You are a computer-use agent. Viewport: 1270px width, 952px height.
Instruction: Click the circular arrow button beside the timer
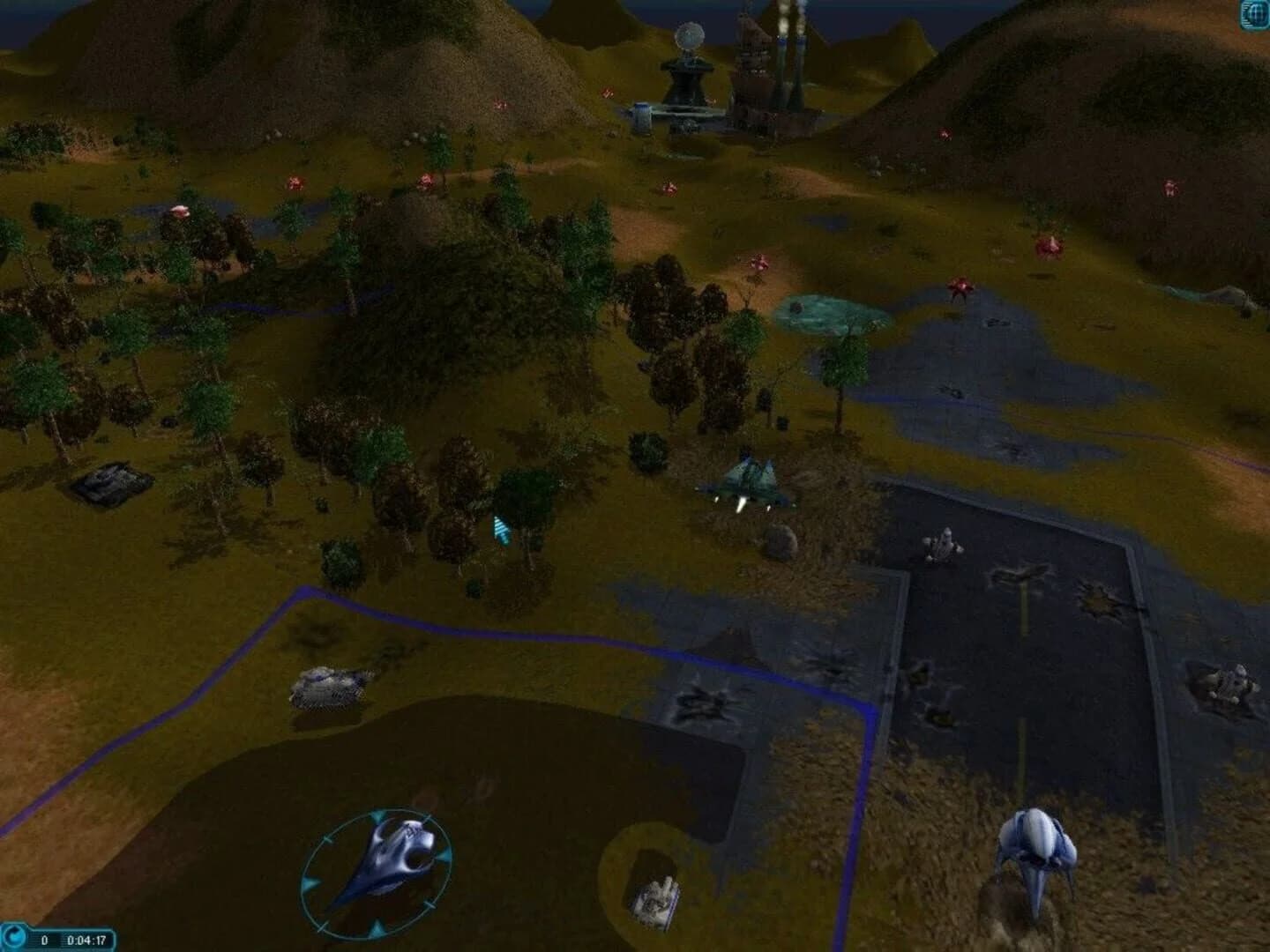(x=14, y=939)
